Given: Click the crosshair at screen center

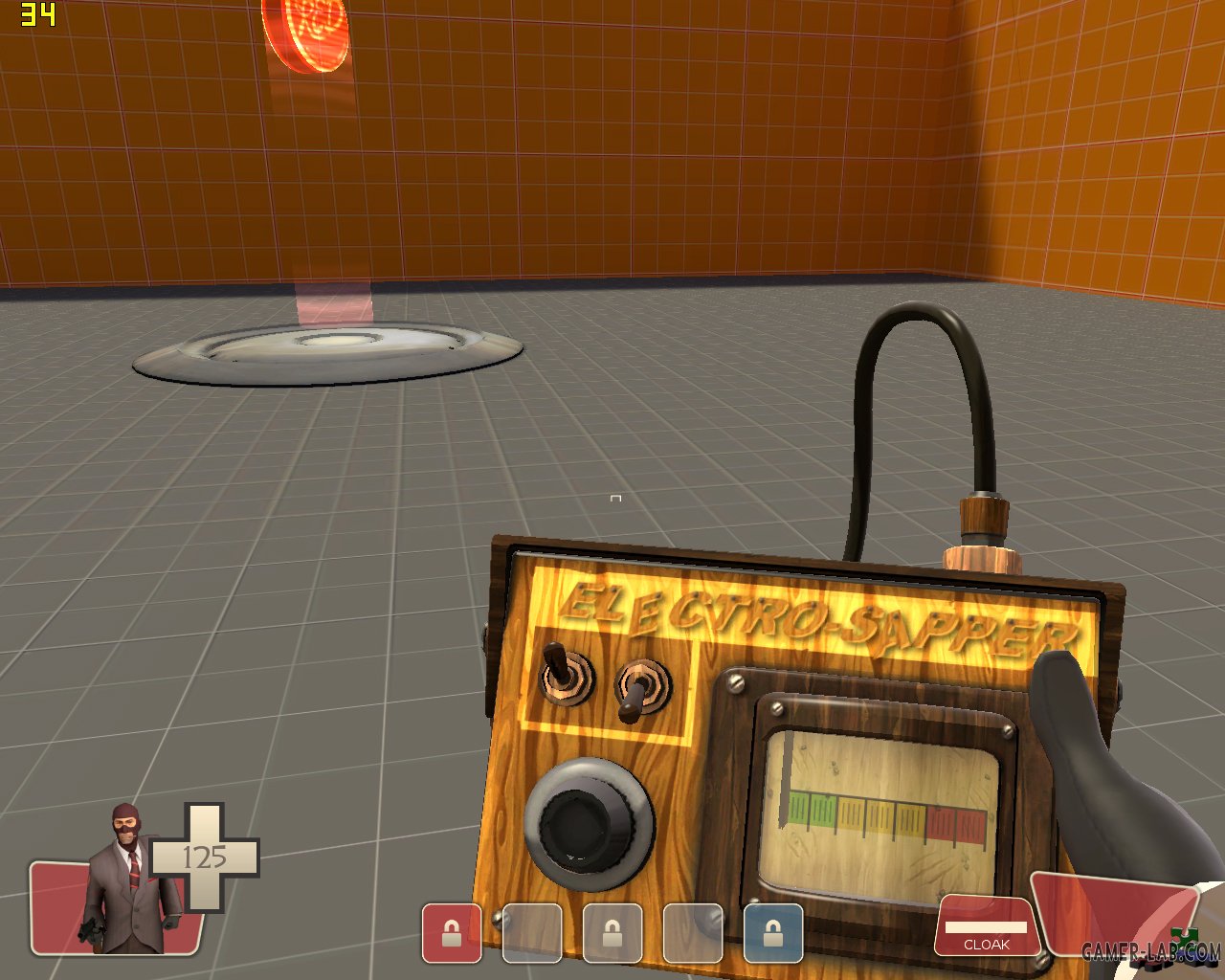Looking at the screenshot, I should click(x=615, y=498).
